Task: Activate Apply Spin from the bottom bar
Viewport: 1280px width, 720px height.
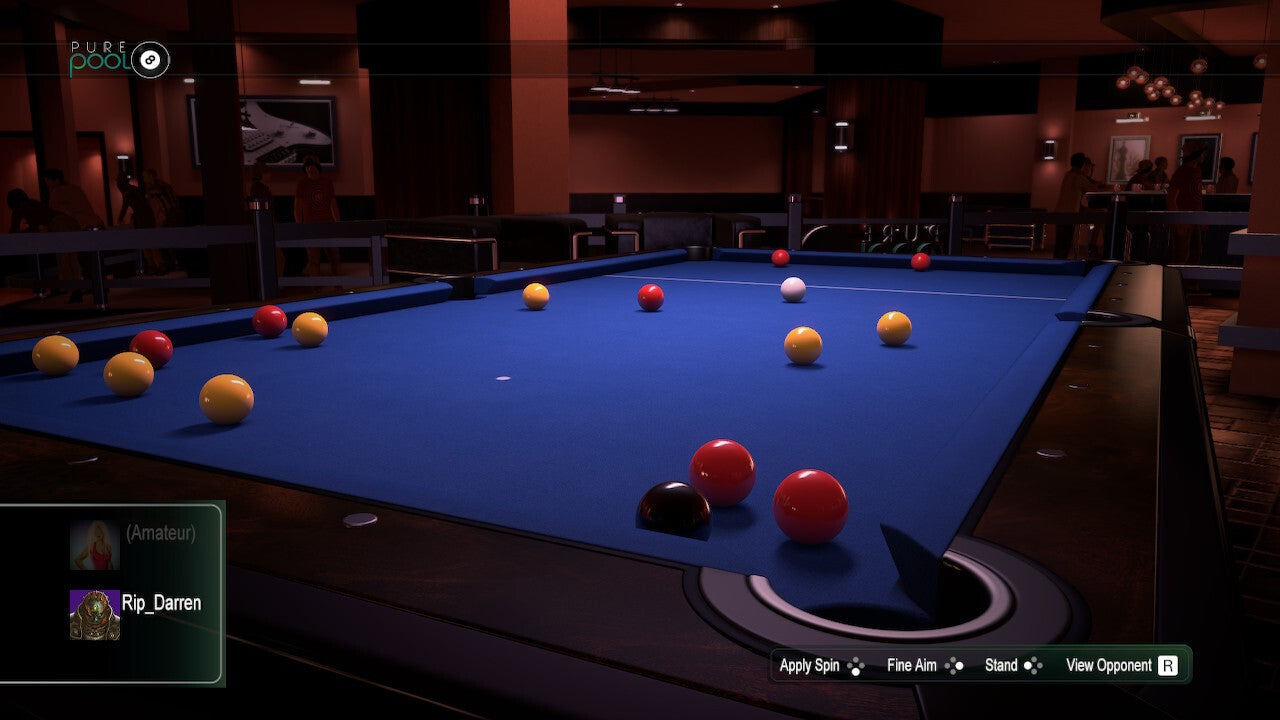Action: (810, 665)
